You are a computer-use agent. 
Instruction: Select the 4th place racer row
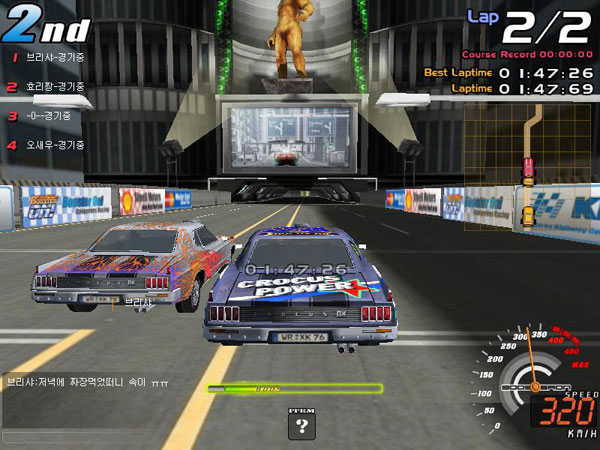coord(47,145)
